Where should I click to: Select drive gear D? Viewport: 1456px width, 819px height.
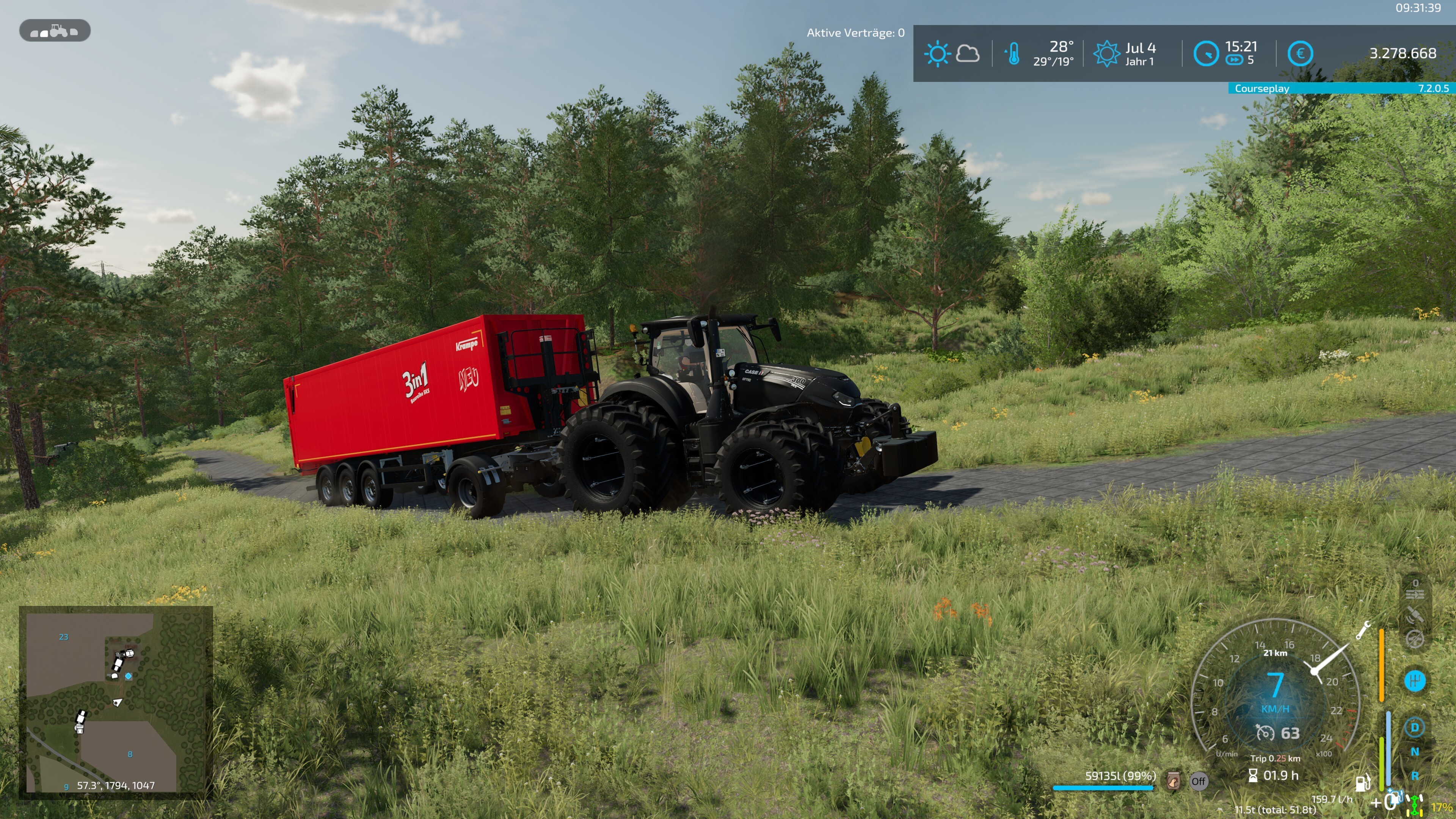[1415, 728]
